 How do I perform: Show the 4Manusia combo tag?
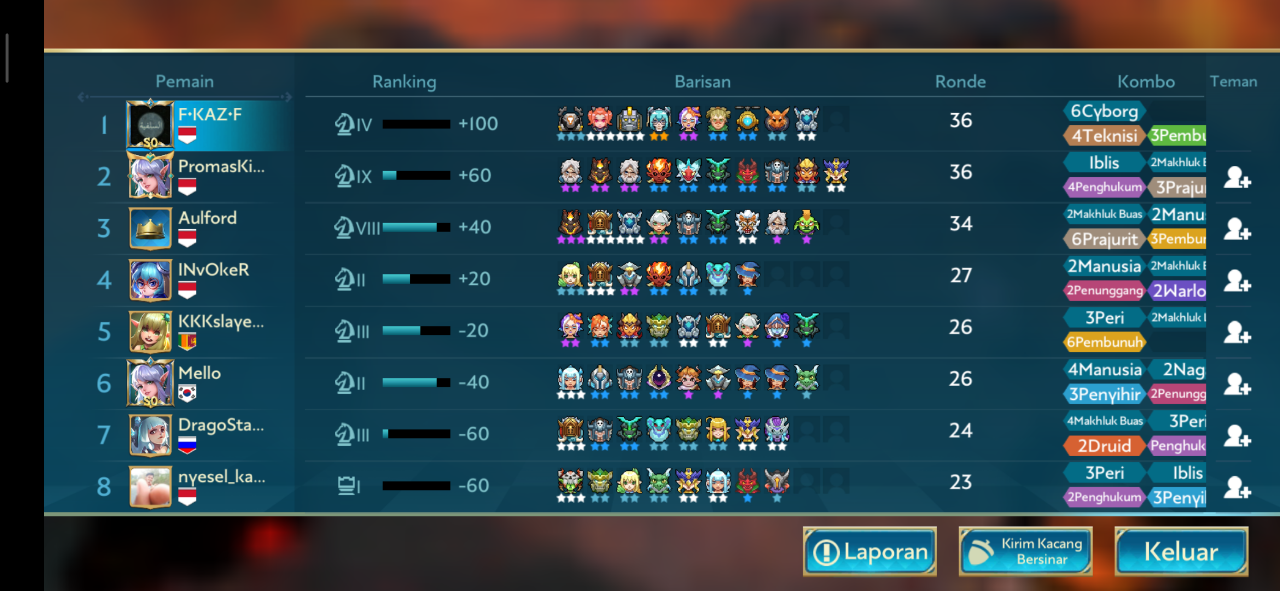[1104, 370]
